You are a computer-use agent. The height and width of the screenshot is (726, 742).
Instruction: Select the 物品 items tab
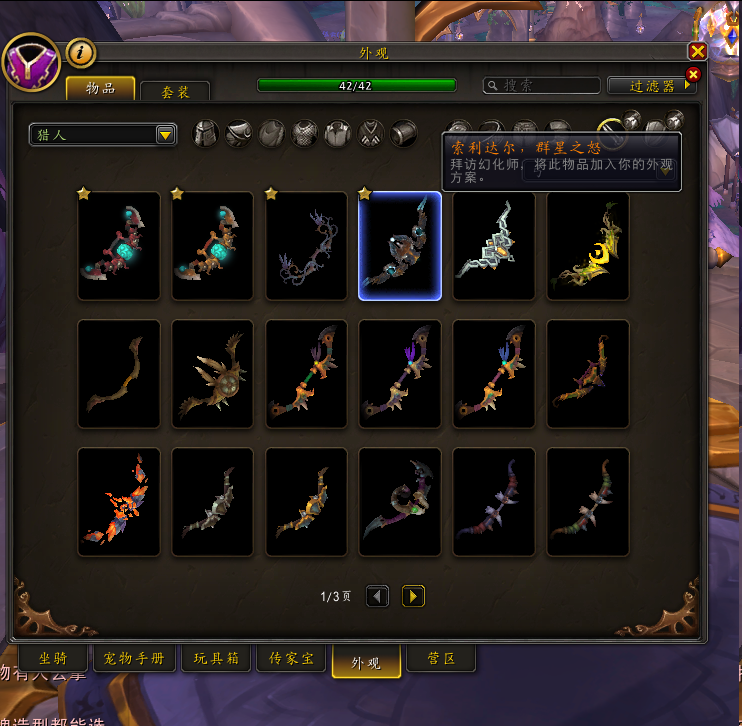click(x=100, y=88)
